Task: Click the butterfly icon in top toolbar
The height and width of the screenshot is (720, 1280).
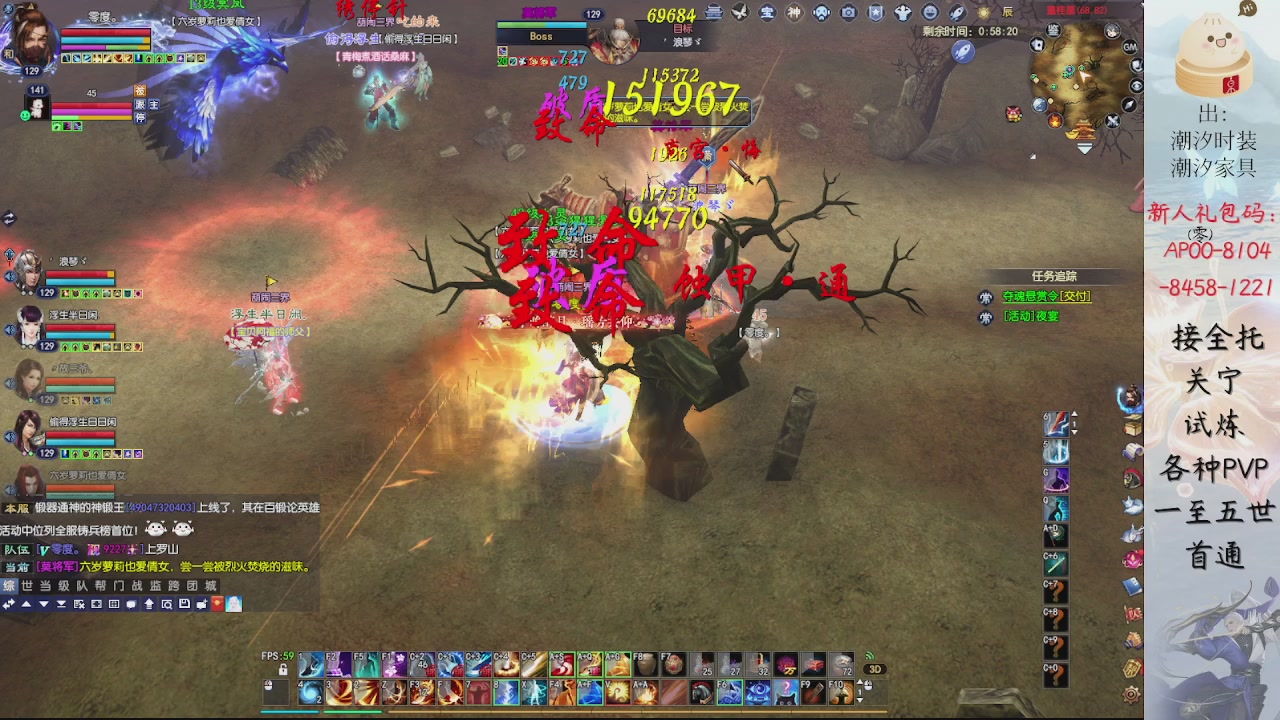Action: (x=740, y=13)
